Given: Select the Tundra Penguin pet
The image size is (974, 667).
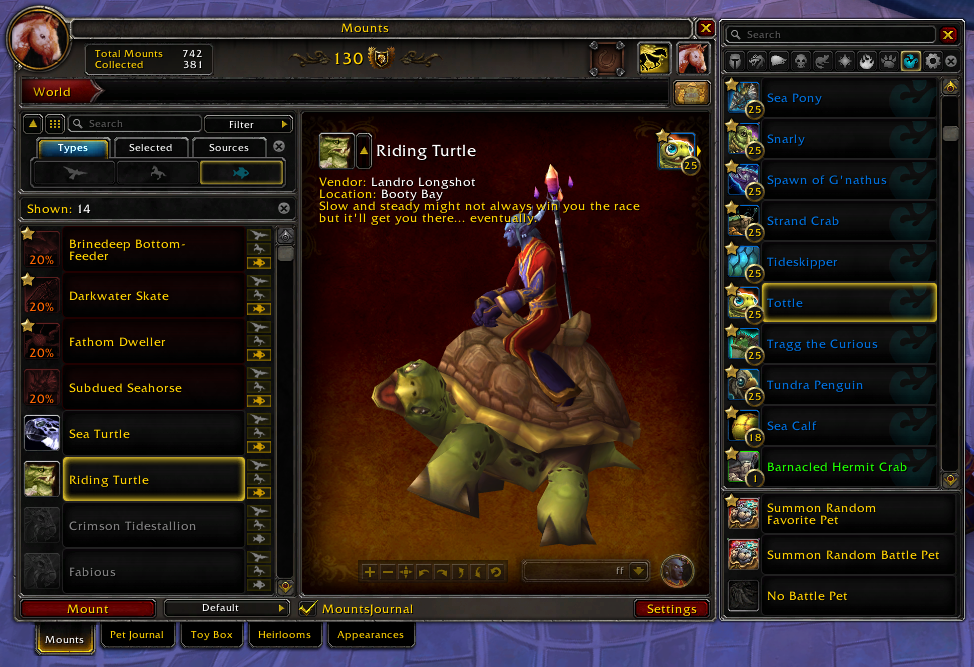Looking at the screenshot, I should coord(814,385).
